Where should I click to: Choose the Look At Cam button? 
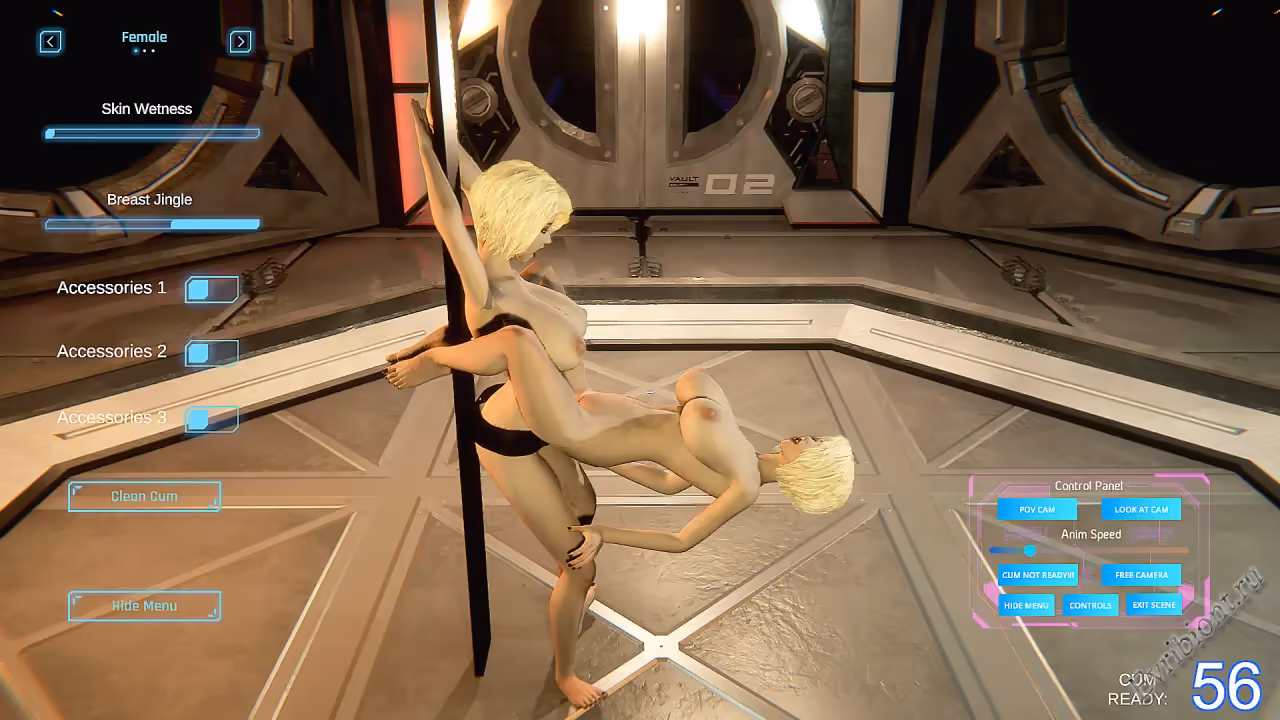(1141, 509)
